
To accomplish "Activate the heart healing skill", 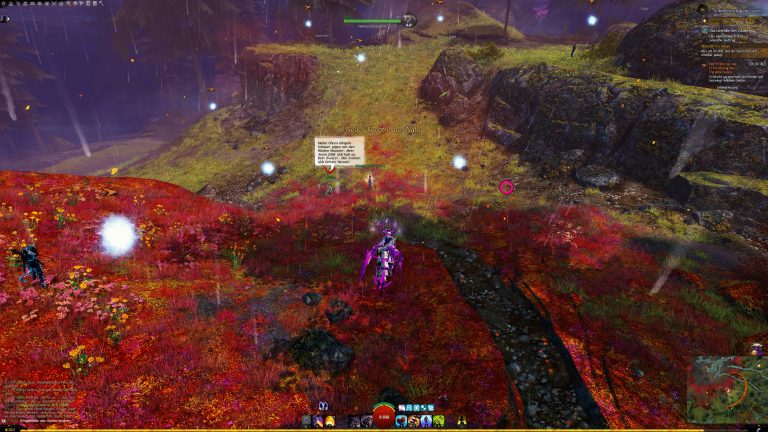I will pyautogui.click(x=401, y=421).
